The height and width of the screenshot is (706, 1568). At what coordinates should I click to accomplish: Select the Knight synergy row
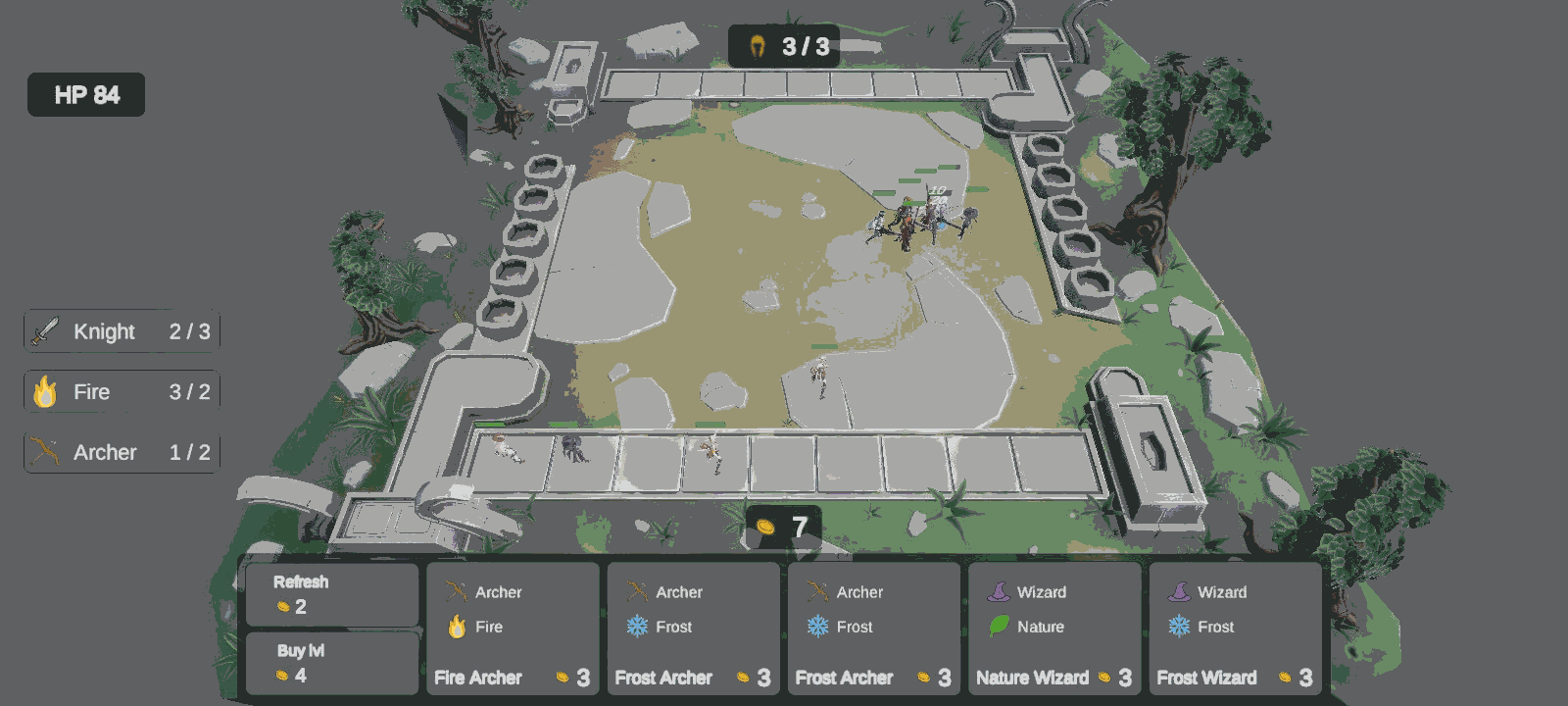[122, 331]
